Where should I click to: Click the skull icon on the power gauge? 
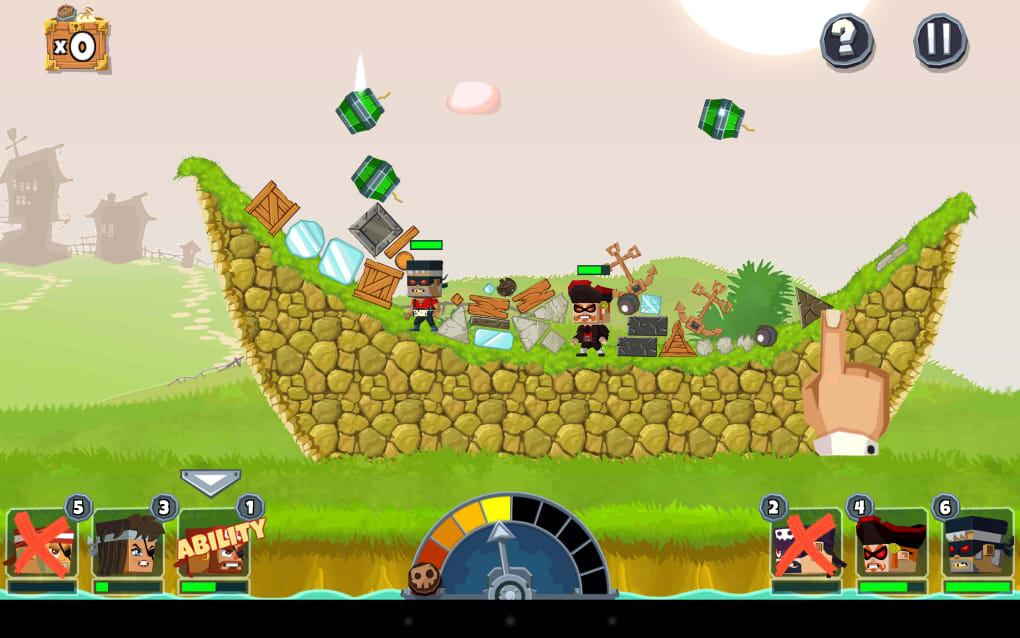pyautogui.click(x=424, y=578)
